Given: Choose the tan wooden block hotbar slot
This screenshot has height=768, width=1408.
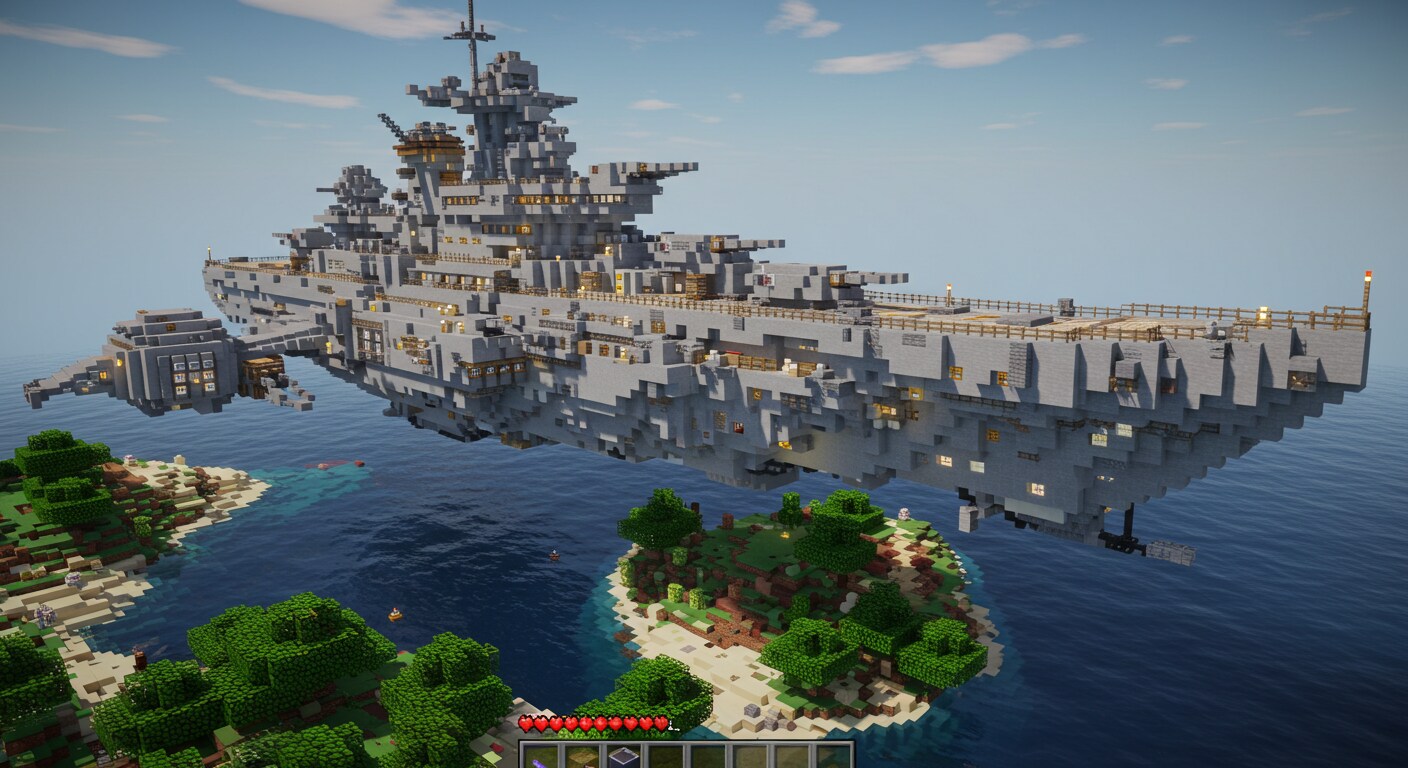Looking at the screenshot, I should [x=582, y=758].
